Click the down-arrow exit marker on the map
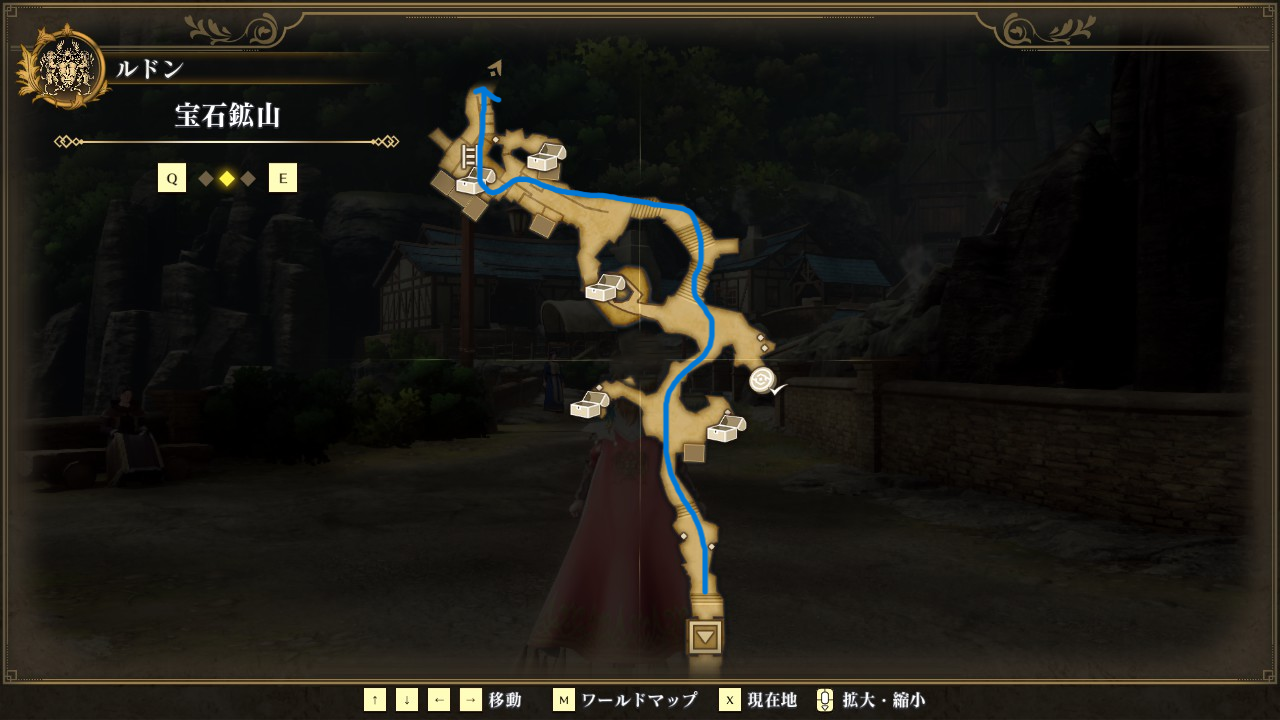 (706, 636)
